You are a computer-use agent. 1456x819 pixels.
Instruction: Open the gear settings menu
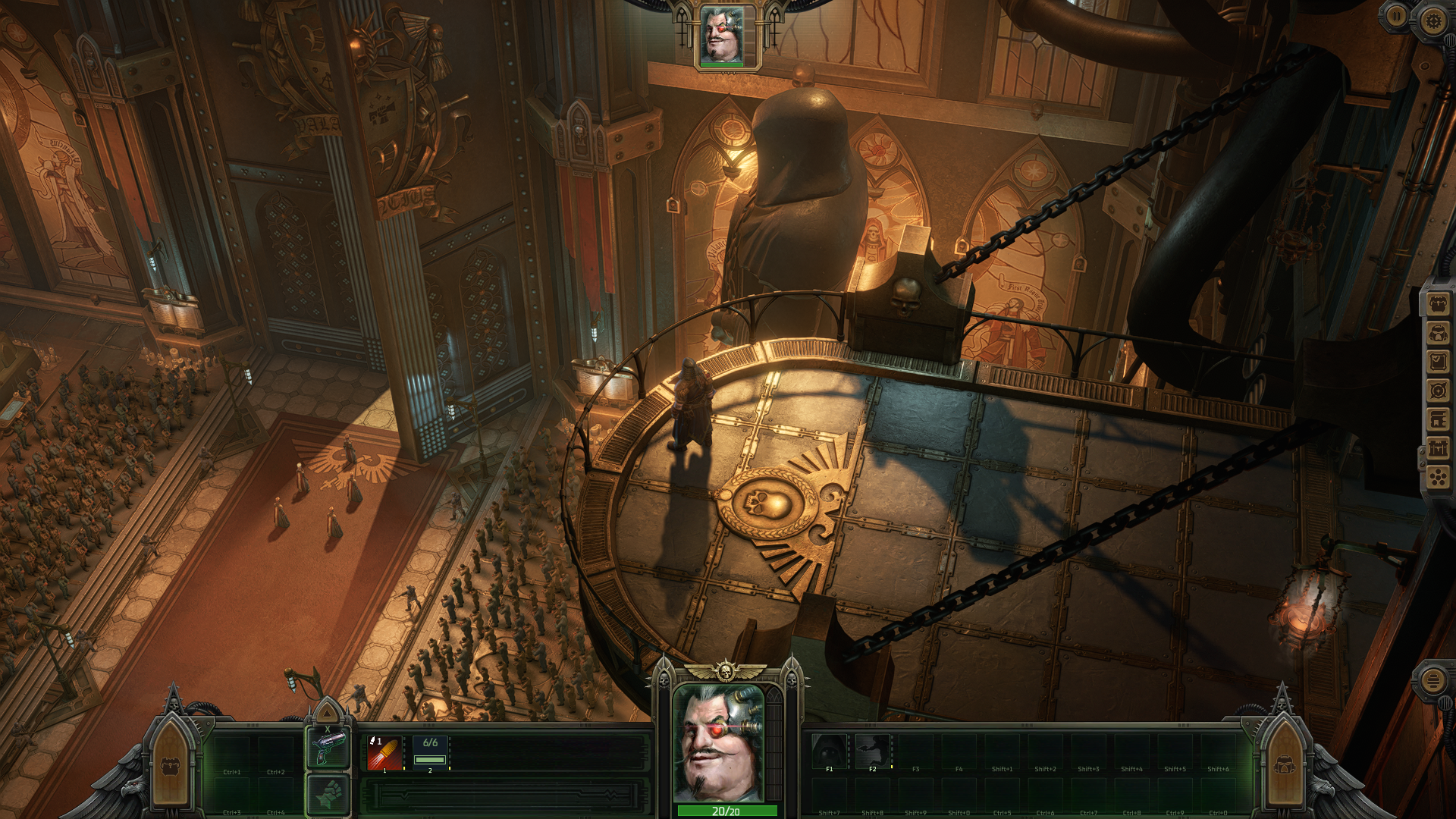tap(1432, 20)
